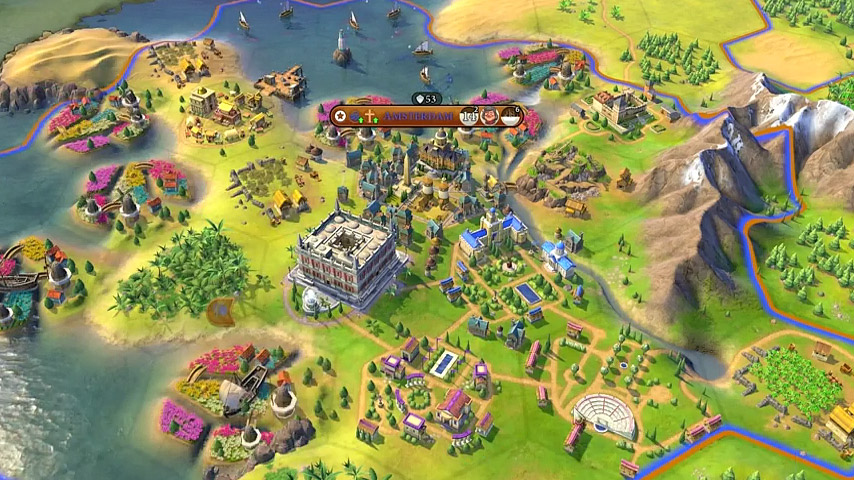The width and height of the screenshot is (854, 480).
Task: Click the population 14 growth indicator
Action: (x=470, y=116)
